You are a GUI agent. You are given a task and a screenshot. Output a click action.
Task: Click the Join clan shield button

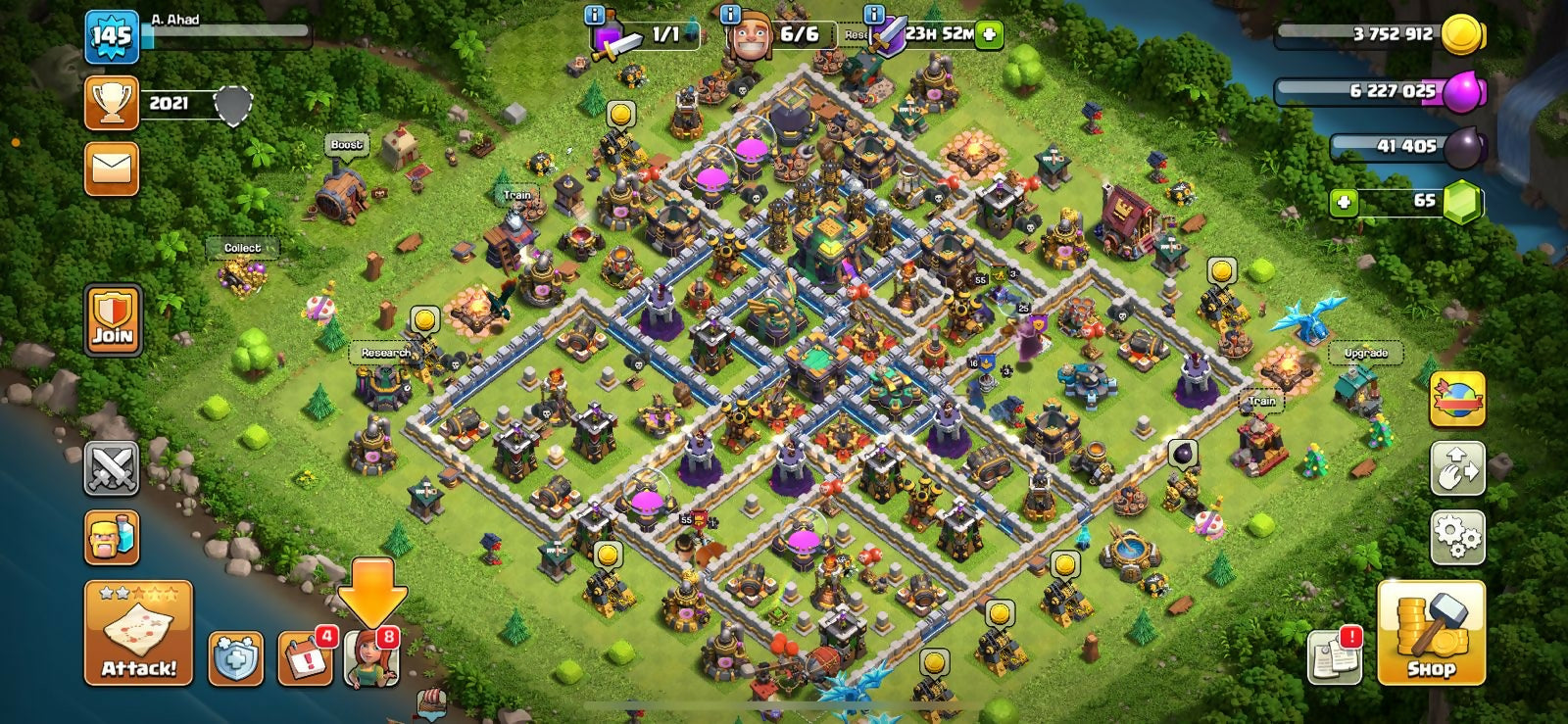coord(113,319)
